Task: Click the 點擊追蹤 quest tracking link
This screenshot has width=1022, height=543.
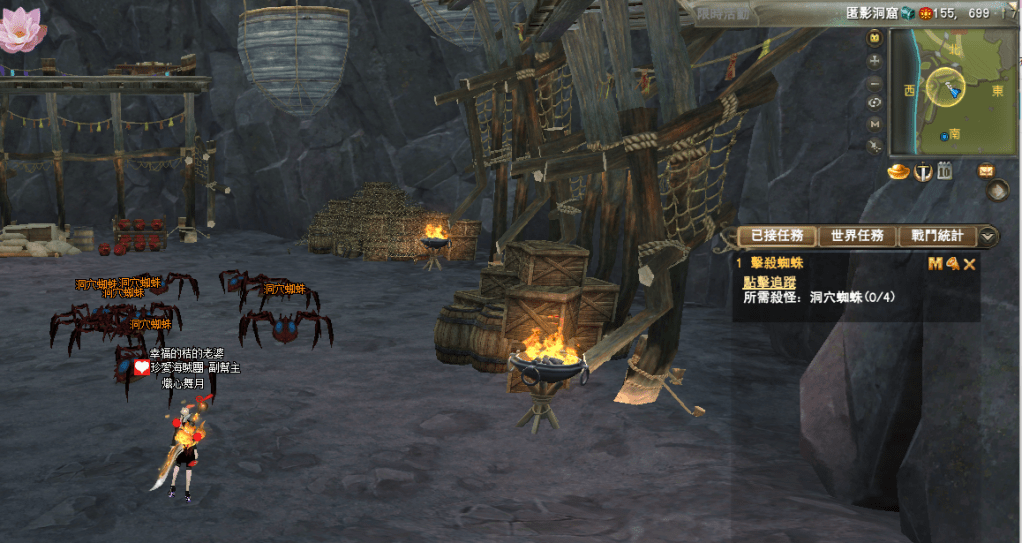Action: [769, 282]
